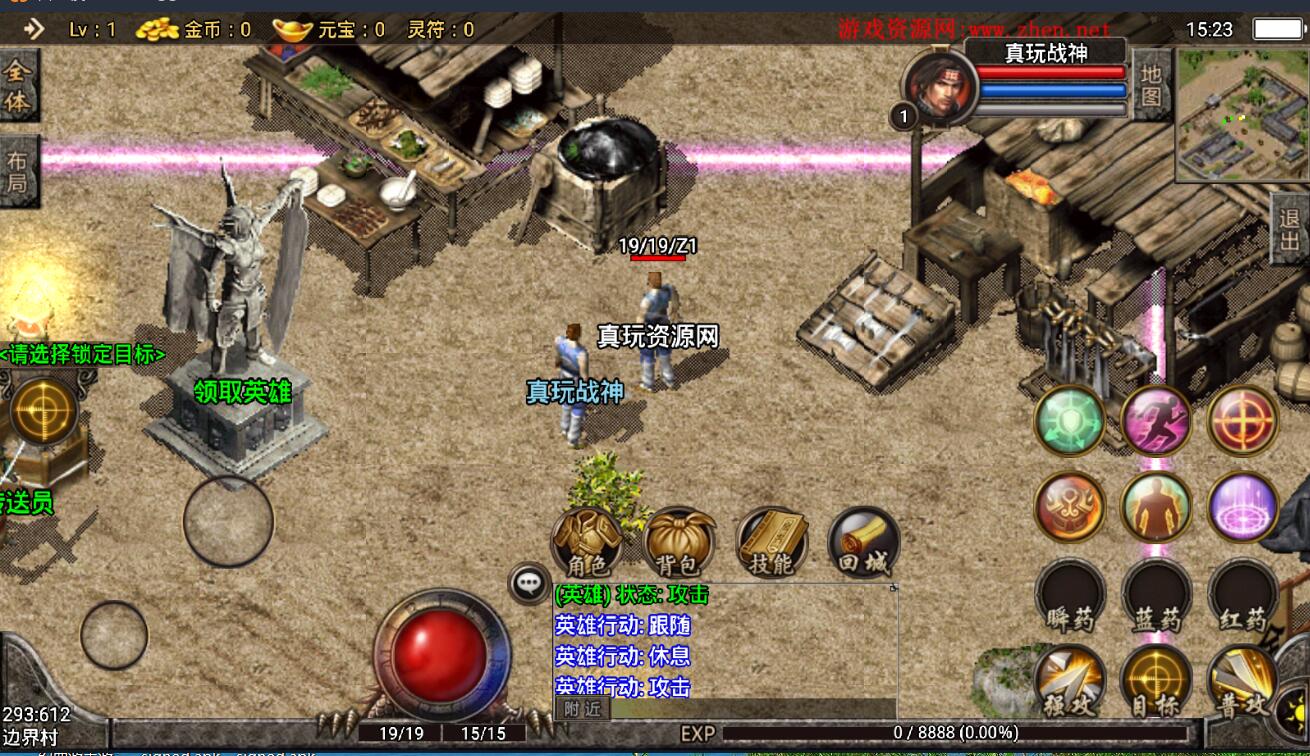This screenshot has width=1310, height=756.
Task: Use the 回城 return-to-town scroll
Action: click(x=863, y=542)
